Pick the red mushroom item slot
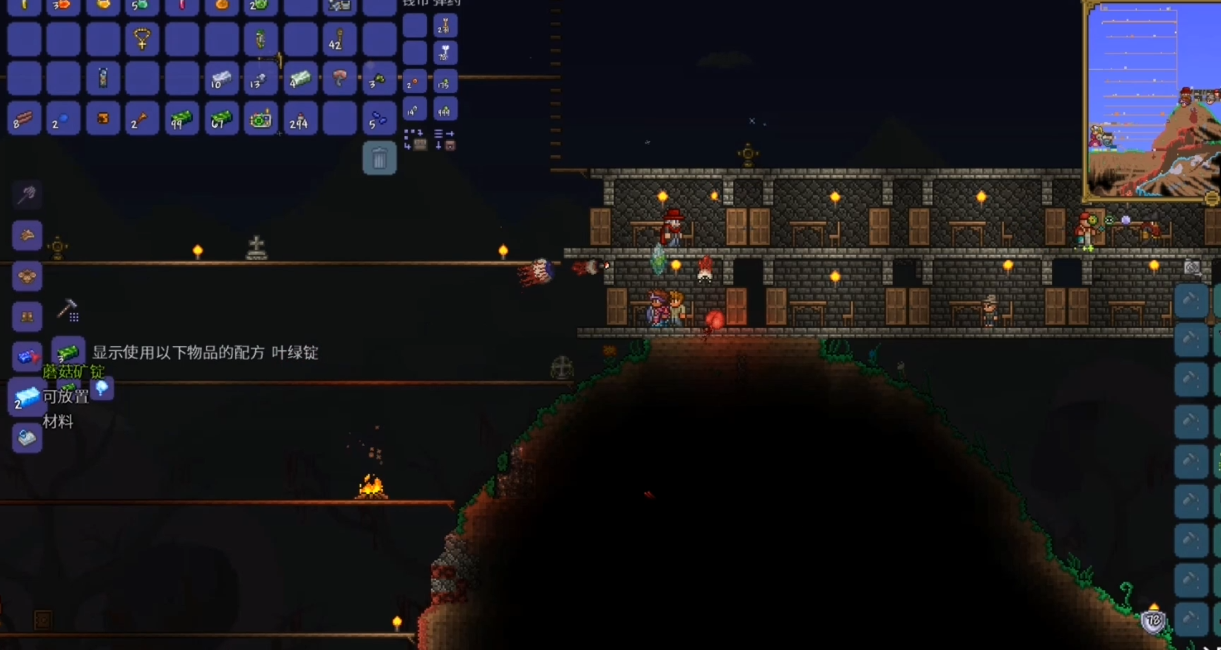Viewport: 1221px width, 650px height. pos(340,79)
